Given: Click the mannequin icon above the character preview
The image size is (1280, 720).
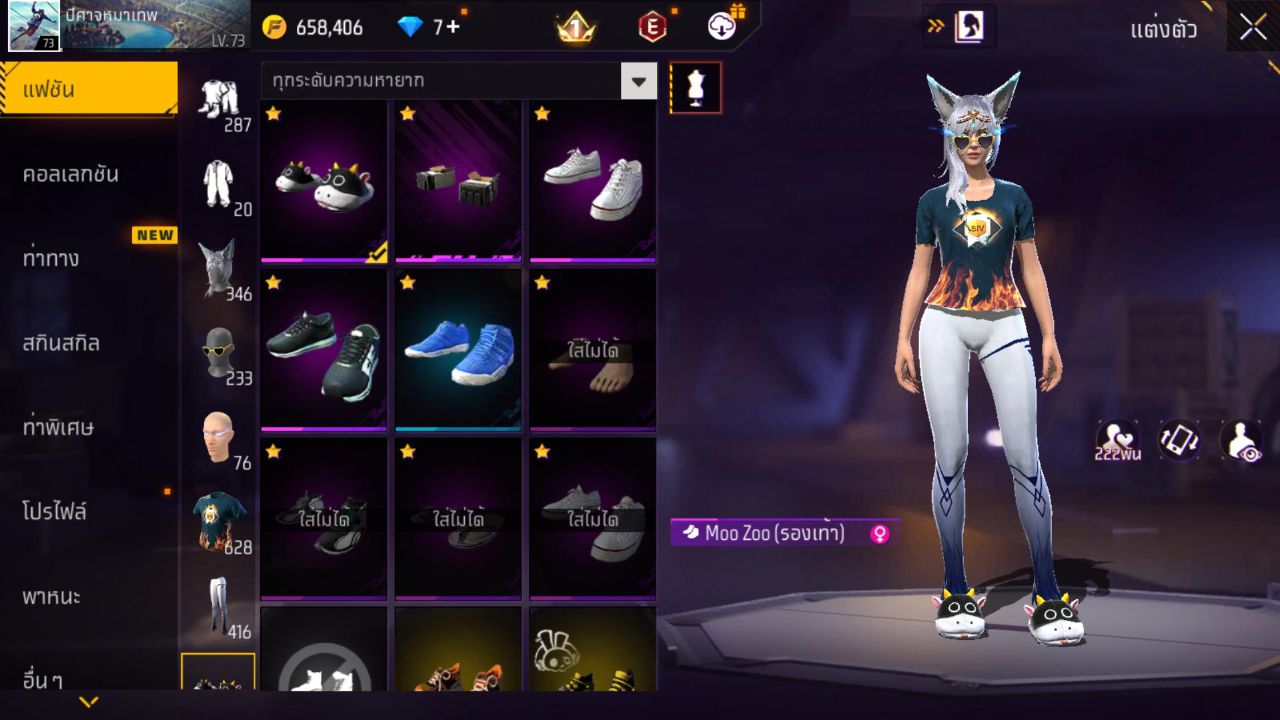Looking at the screenshot, I should click(x=695, y=87).
